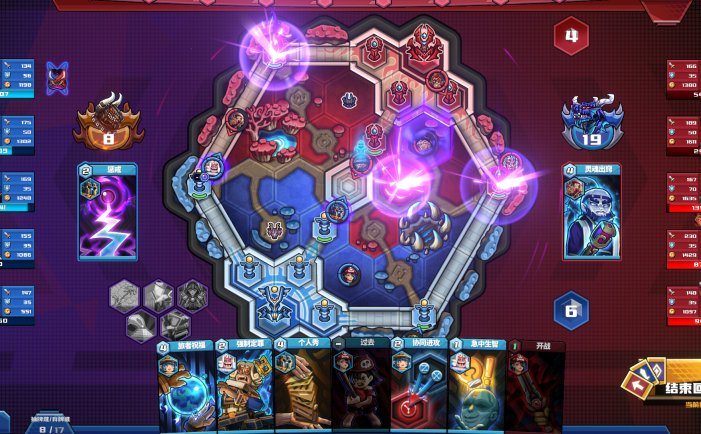Click the 结束回合 end turn button
This screenshot has width=701, height=434.
(670, 385)
